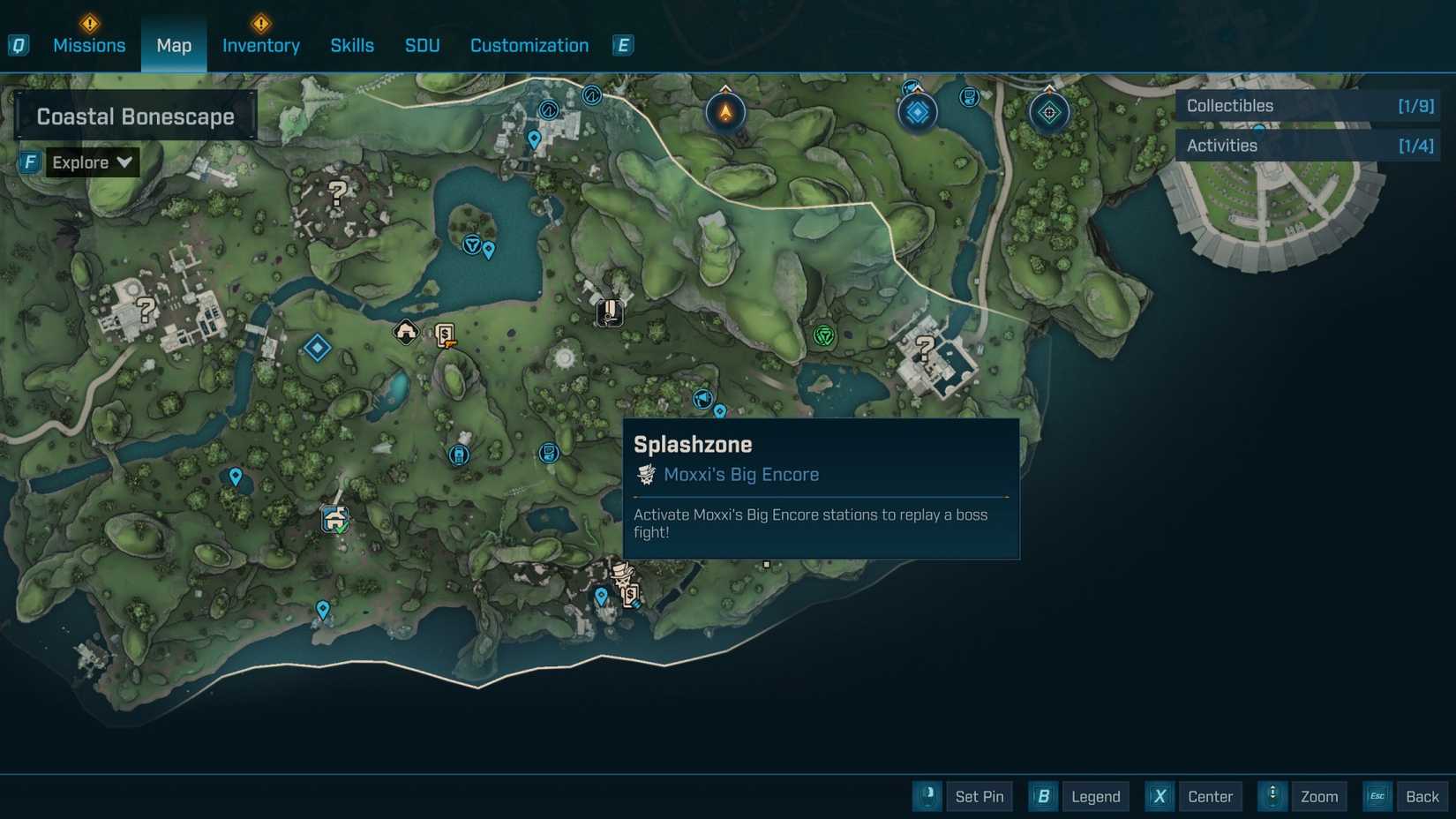Click the question mark undiscovered location marker
Image resolution: width=1456 pixels, height=819 pixels.
[336, 193]
